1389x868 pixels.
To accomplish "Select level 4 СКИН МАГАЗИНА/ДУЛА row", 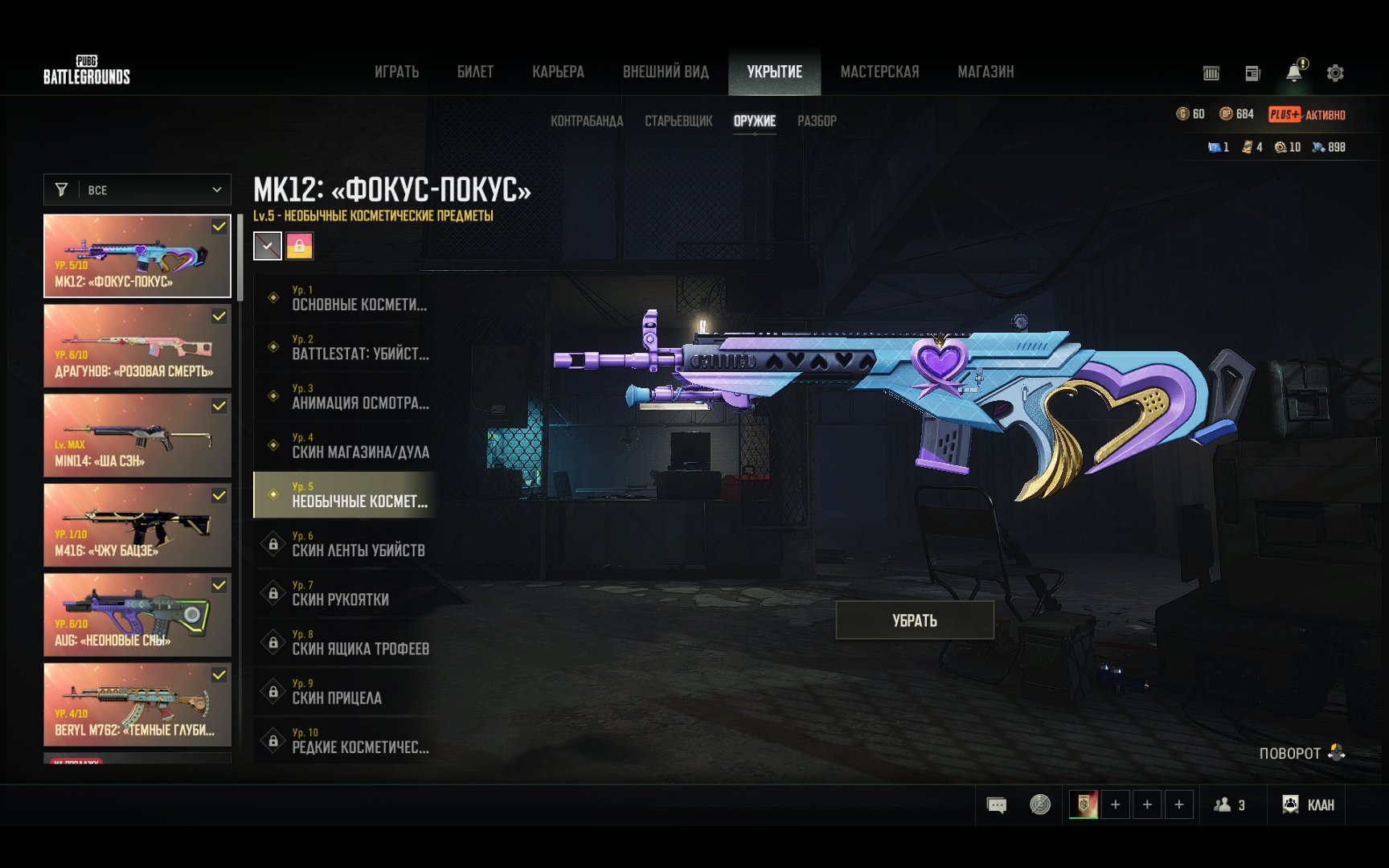I will 346,445.
